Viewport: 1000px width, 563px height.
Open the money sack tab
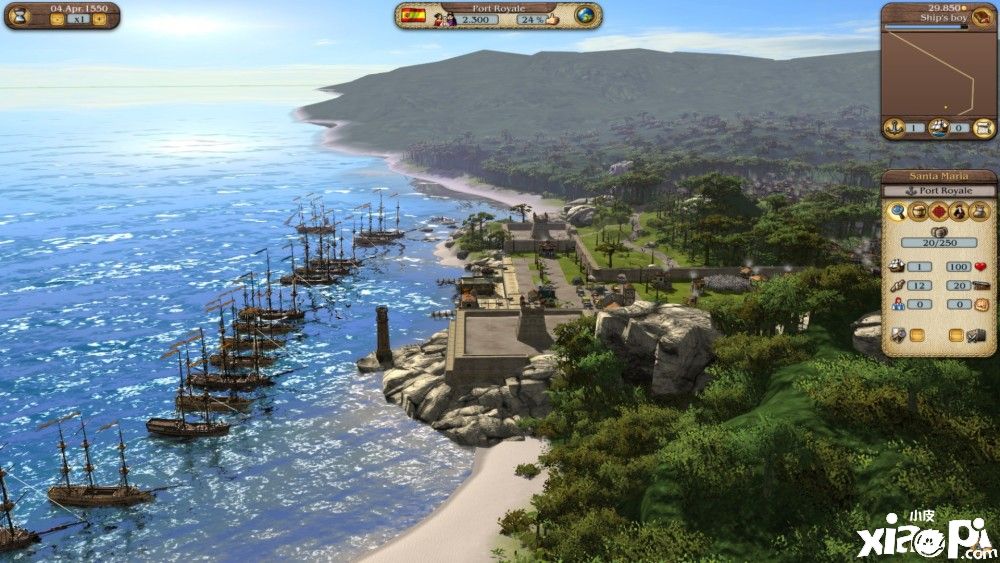coord(981,211)
